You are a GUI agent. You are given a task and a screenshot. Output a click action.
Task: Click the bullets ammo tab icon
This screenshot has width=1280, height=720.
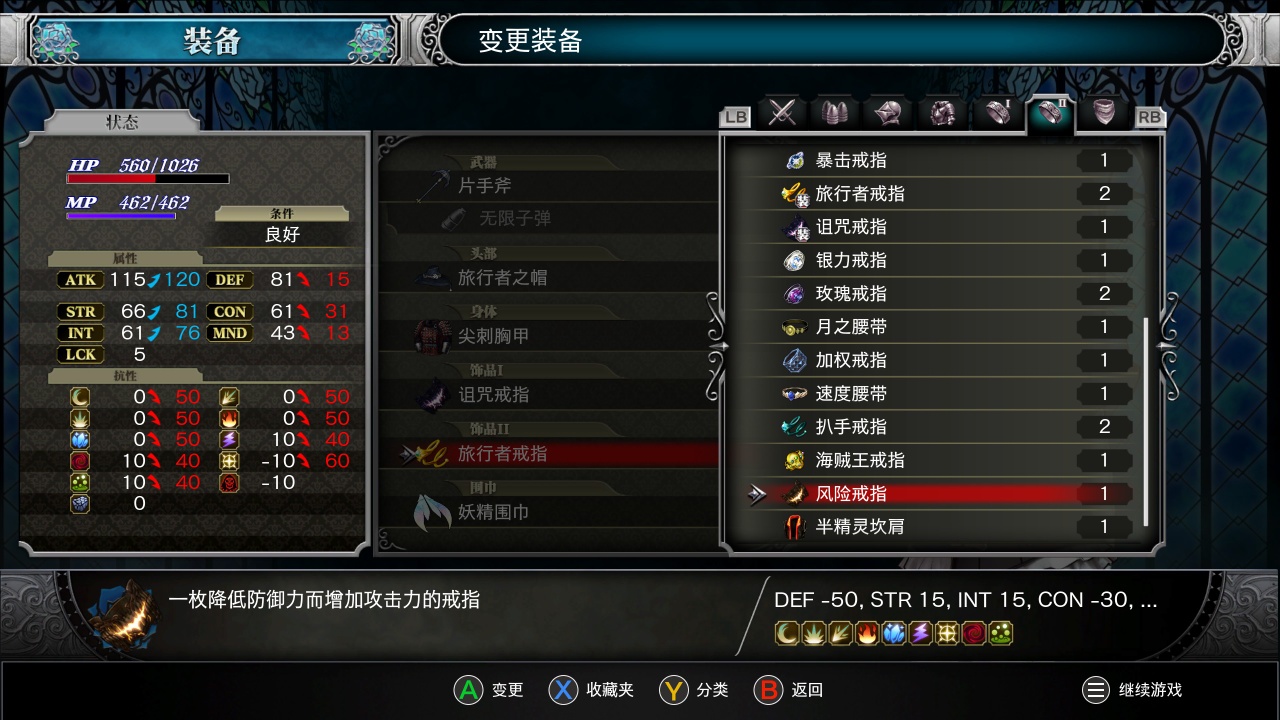[x=836, y=113]
